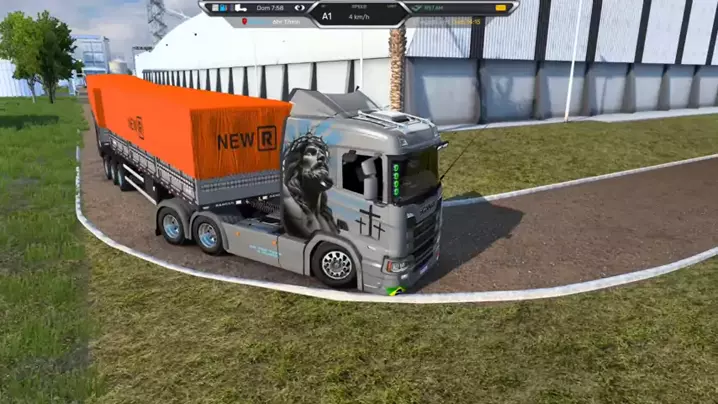Screen dimensions: 718x404
Task: Click the truck icon in top HUD bar
Action: coord(240,8)
